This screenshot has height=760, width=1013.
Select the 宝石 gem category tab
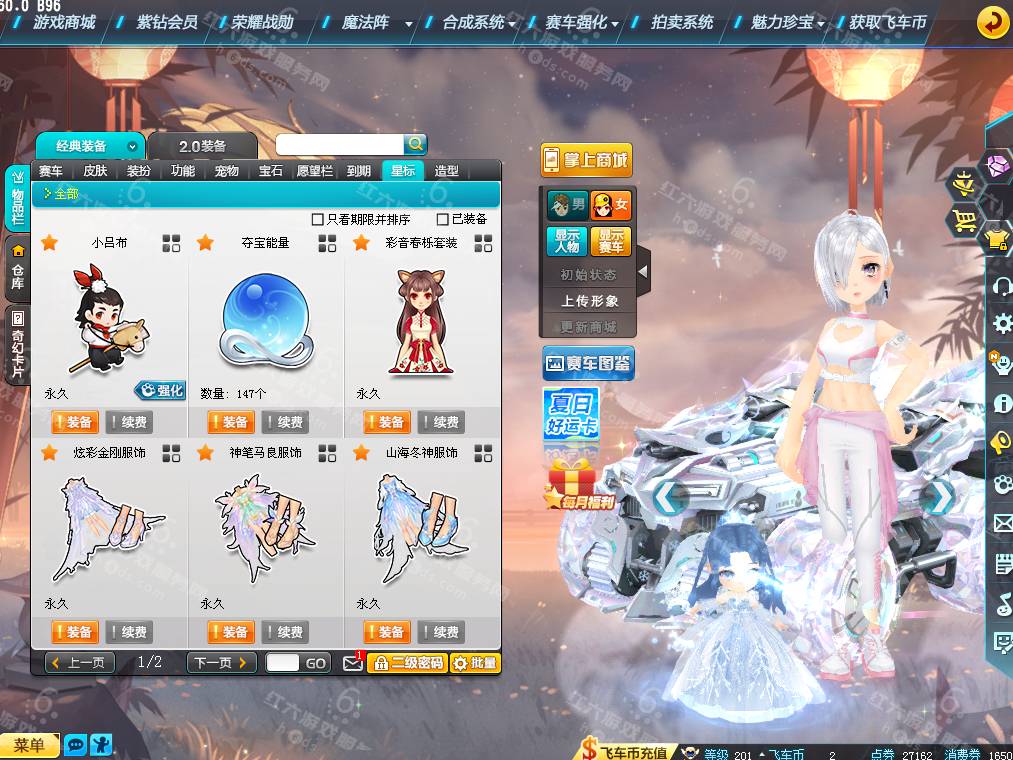(271, 171)
